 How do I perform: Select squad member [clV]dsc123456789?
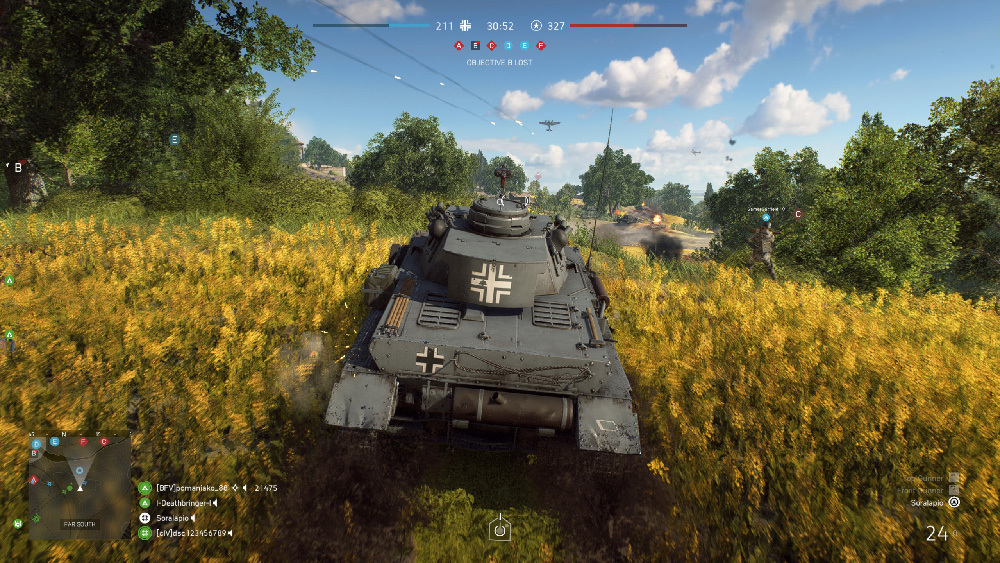(190, 533)
